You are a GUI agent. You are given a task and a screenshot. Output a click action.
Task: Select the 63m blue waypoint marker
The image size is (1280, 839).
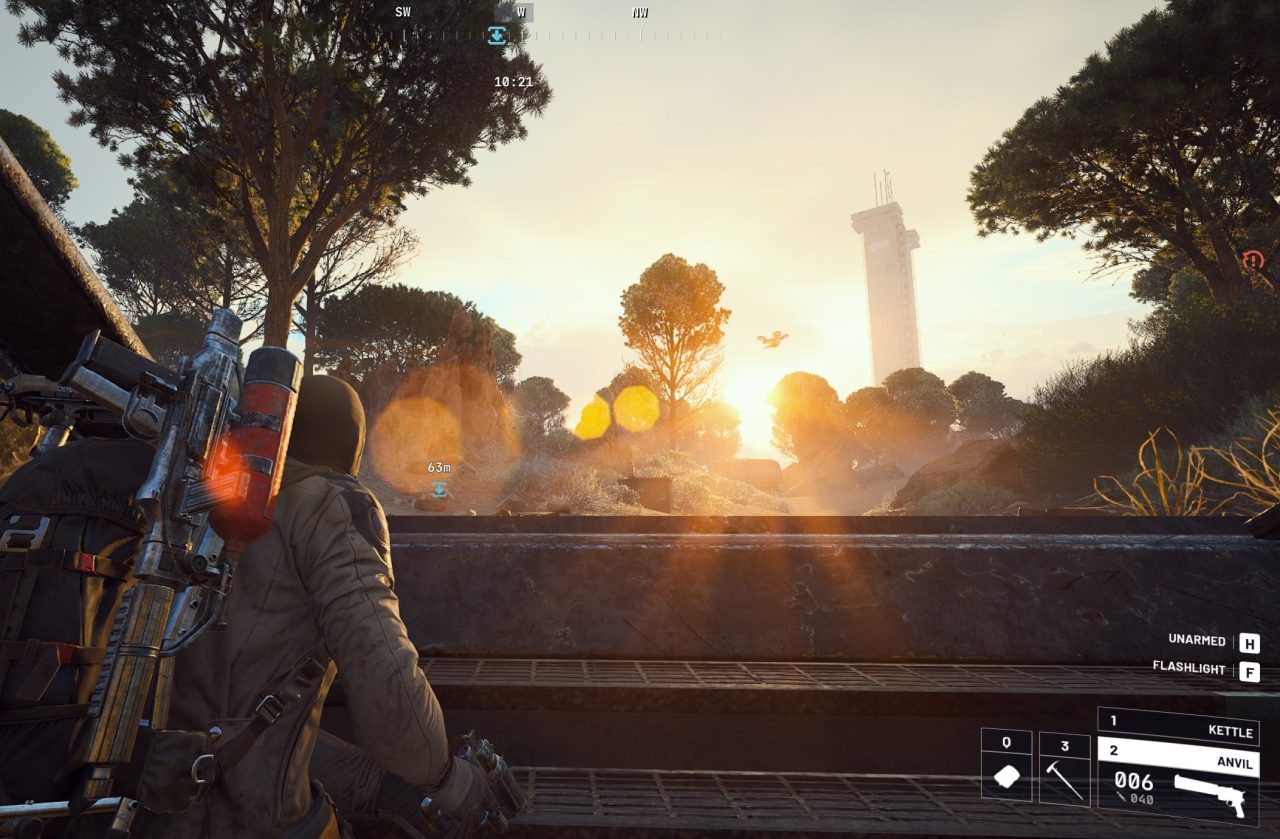439,489
